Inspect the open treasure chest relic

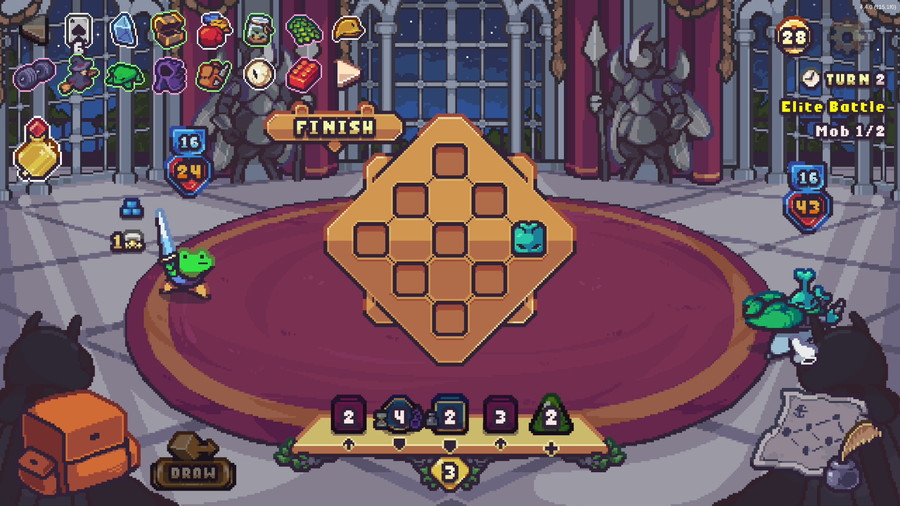click(x=169, y=30)
